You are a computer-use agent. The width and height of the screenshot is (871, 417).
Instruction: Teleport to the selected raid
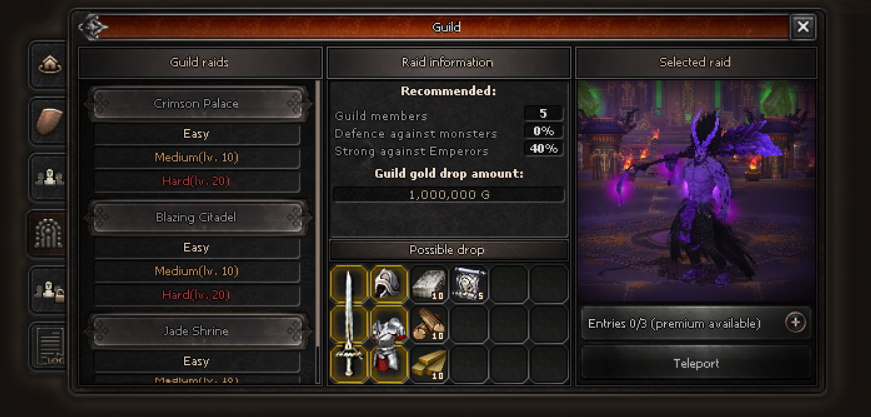click(696, 363)
